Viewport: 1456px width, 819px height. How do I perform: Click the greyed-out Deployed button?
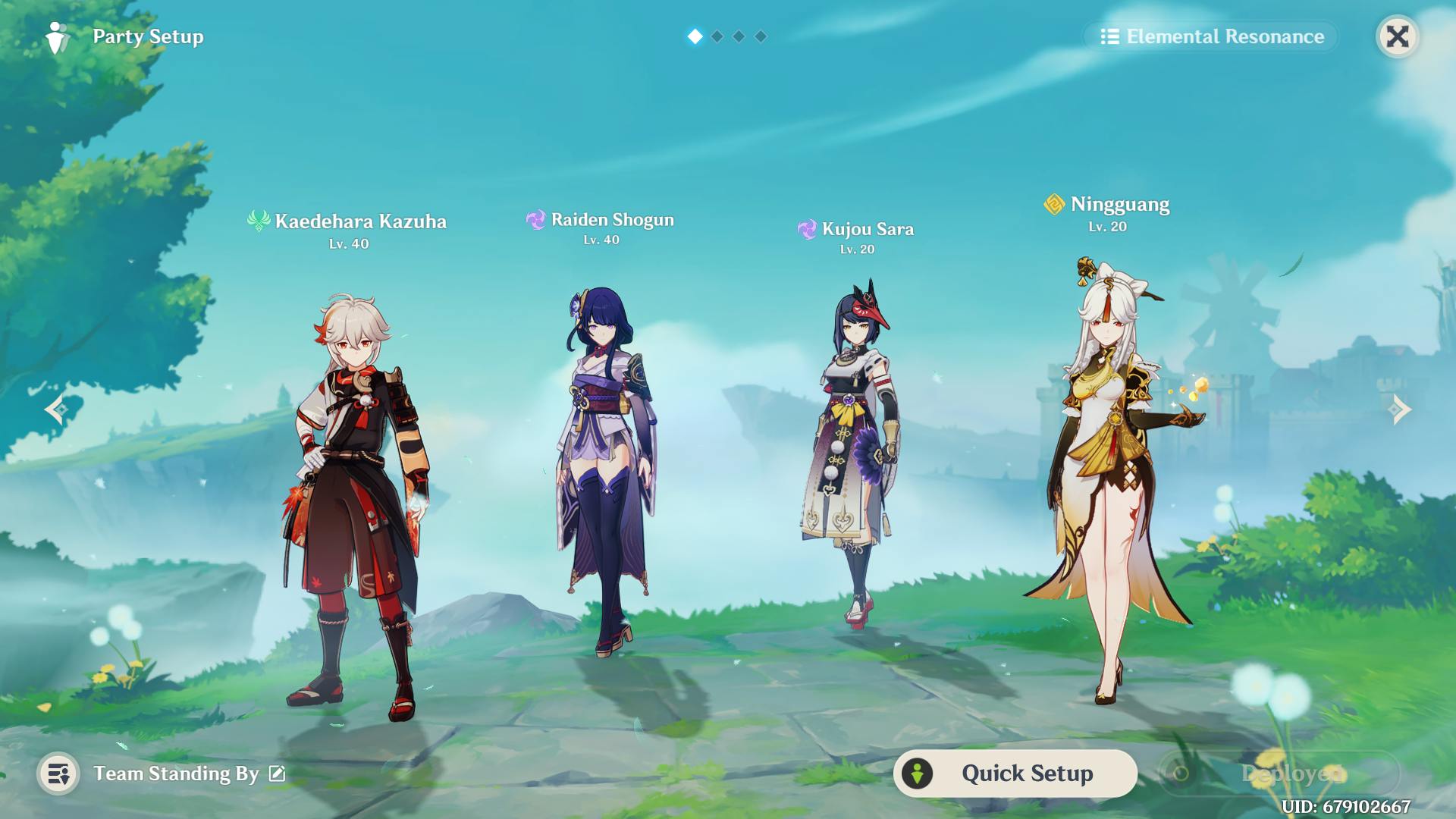tap(1279, 773)
